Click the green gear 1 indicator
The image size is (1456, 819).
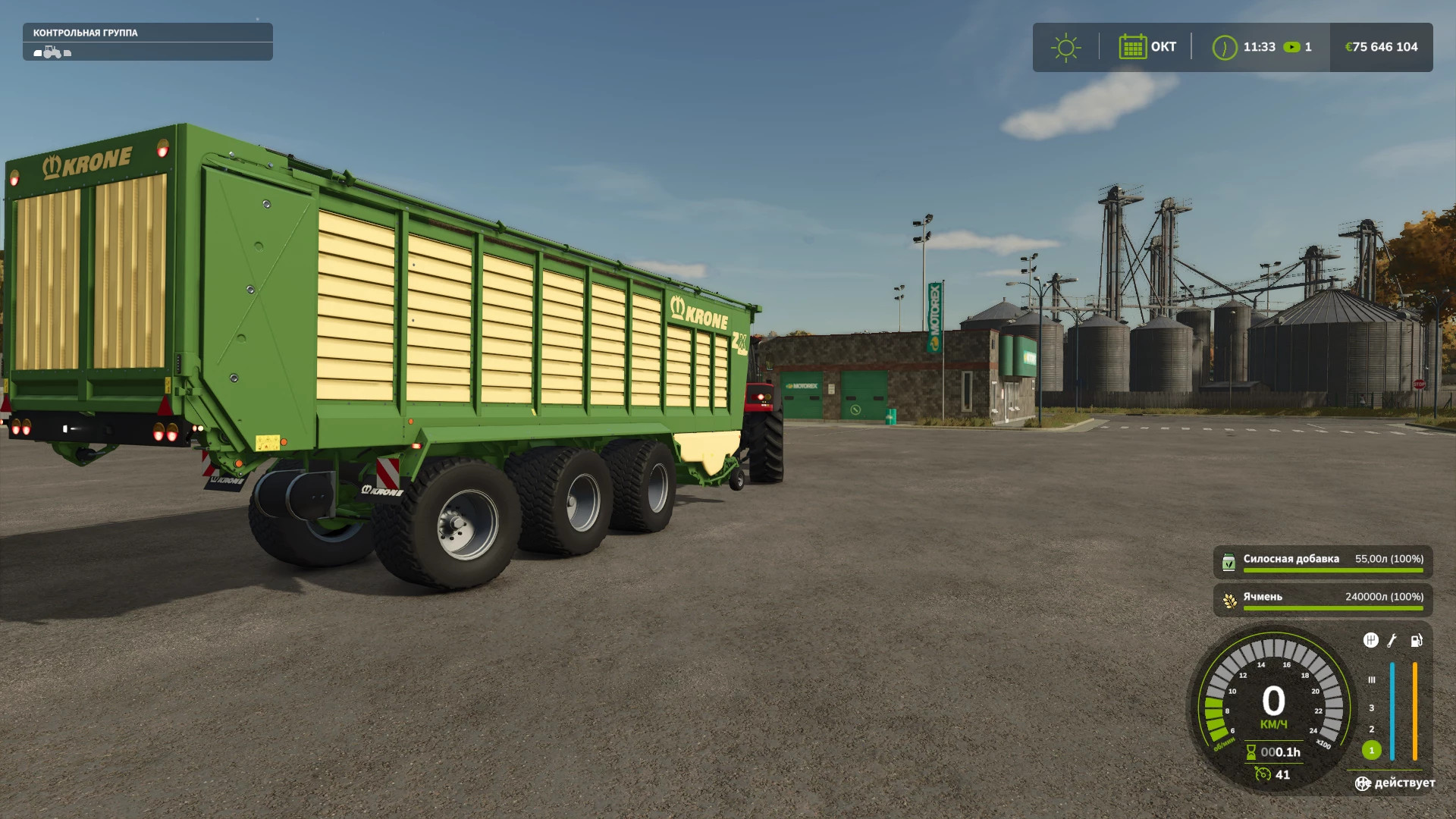1371,750
